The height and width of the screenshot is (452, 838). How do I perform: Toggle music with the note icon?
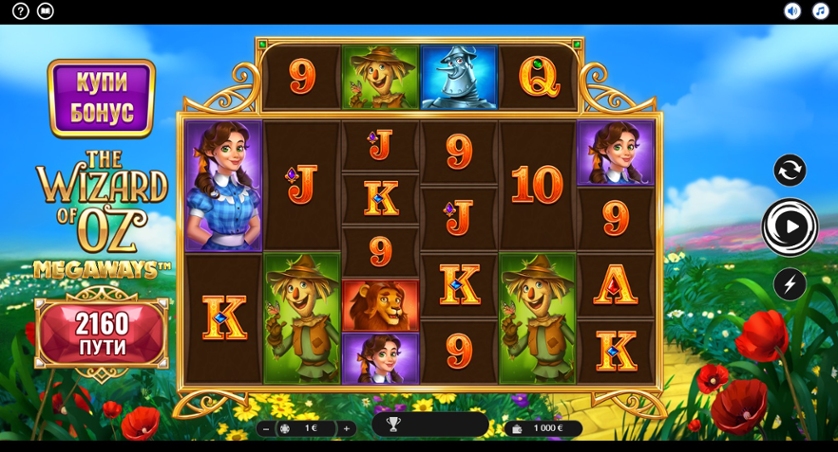point(820,11)
